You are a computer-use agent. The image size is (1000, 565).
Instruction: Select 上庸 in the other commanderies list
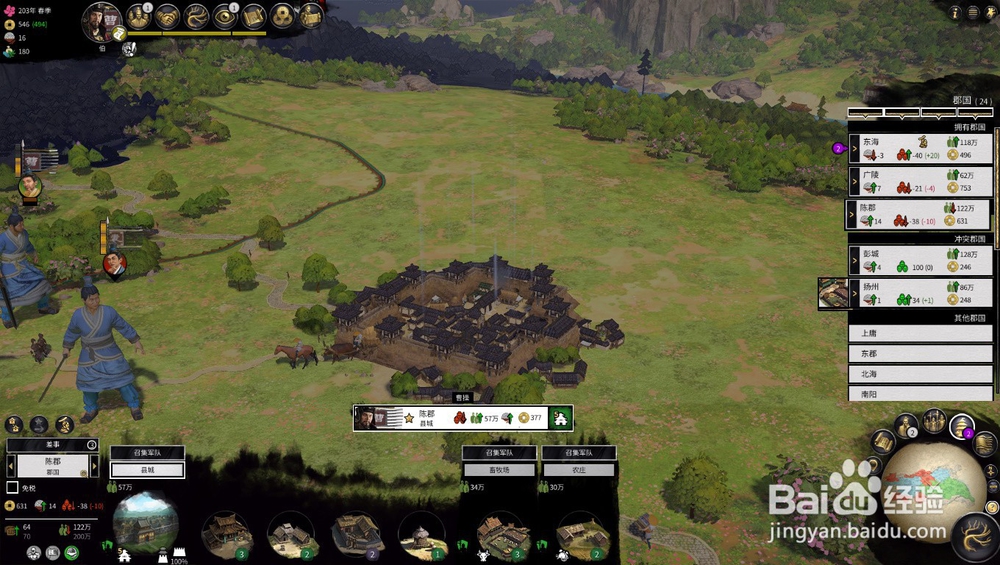[x=920, y=334]
